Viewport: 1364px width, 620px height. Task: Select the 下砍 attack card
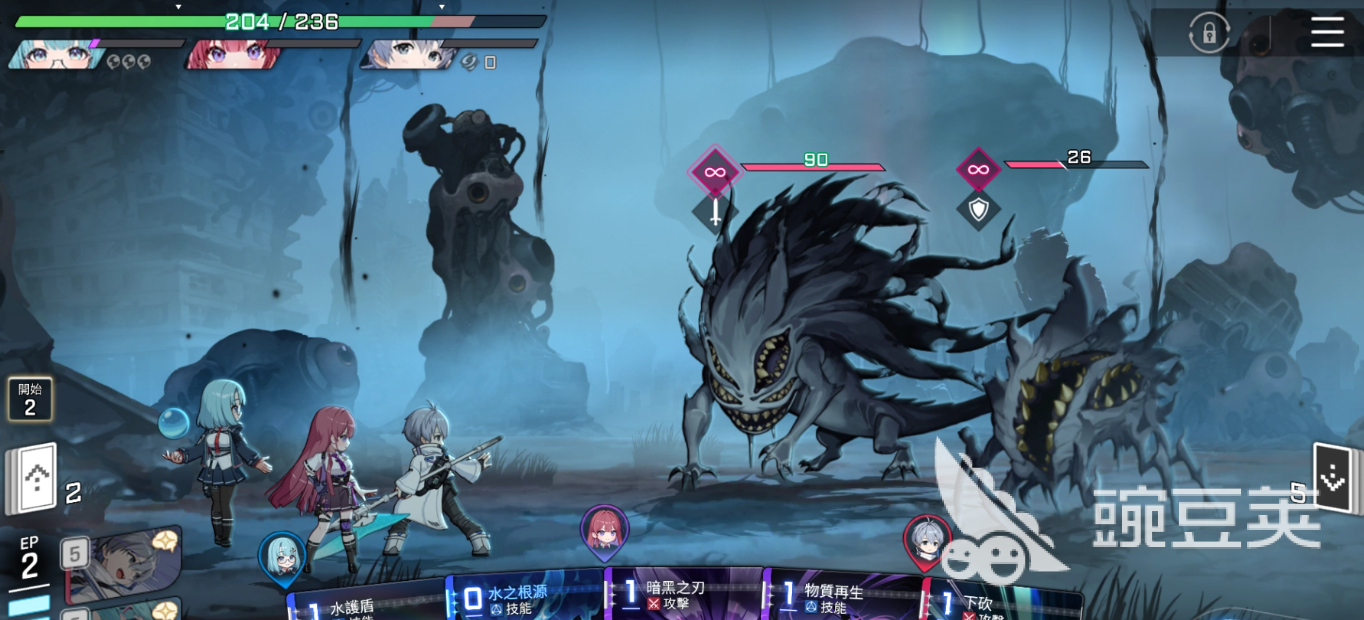tap(1000, 603)
